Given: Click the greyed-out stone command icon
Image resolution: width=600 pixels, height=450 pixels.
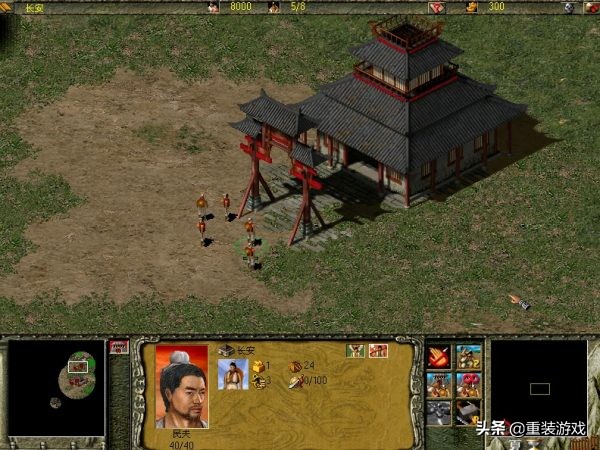Looking at the screenshot, I should (440, 412).
